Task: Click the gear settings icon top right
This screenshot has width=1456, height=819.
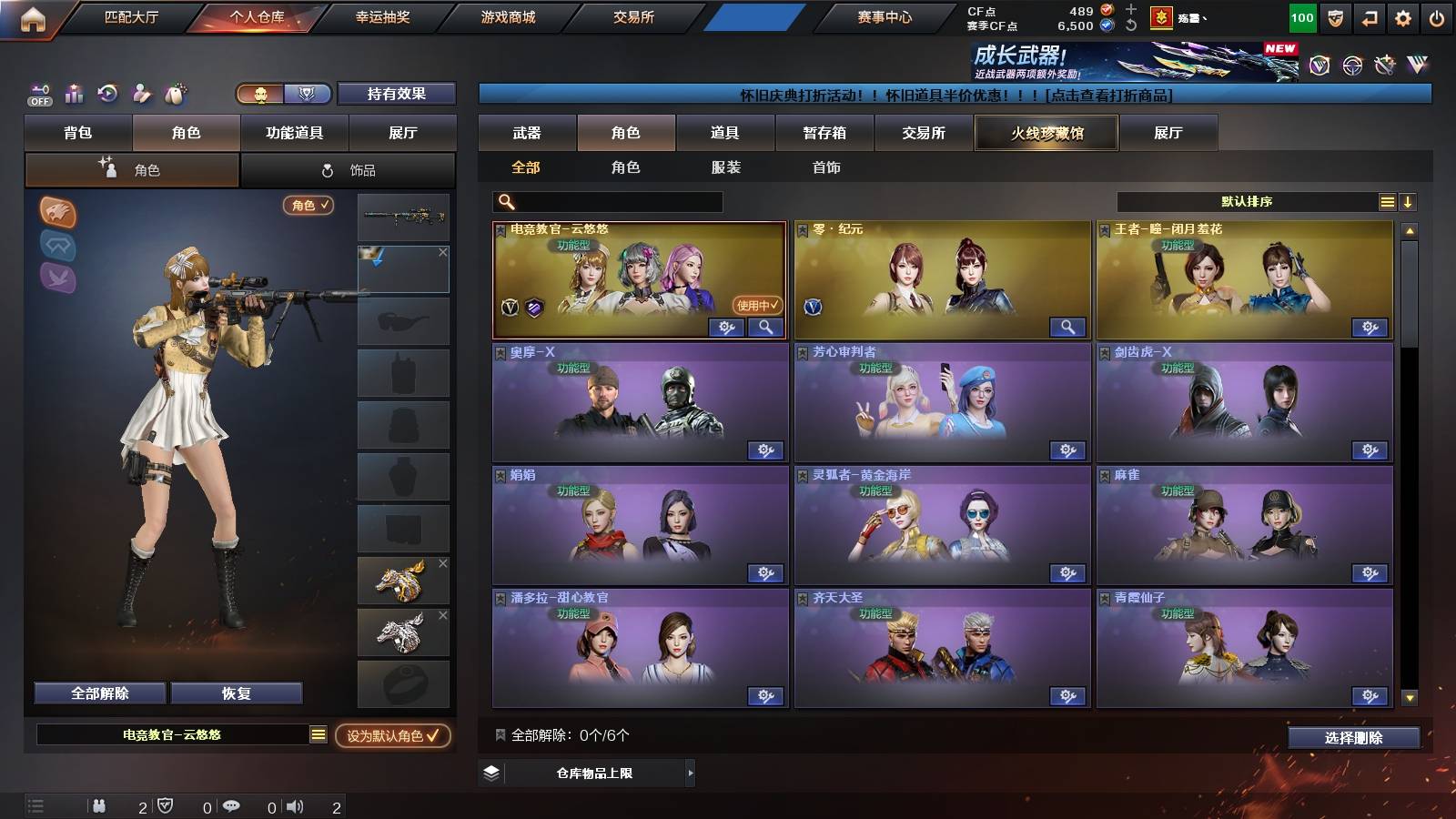Action: (x=1401, y=17)
